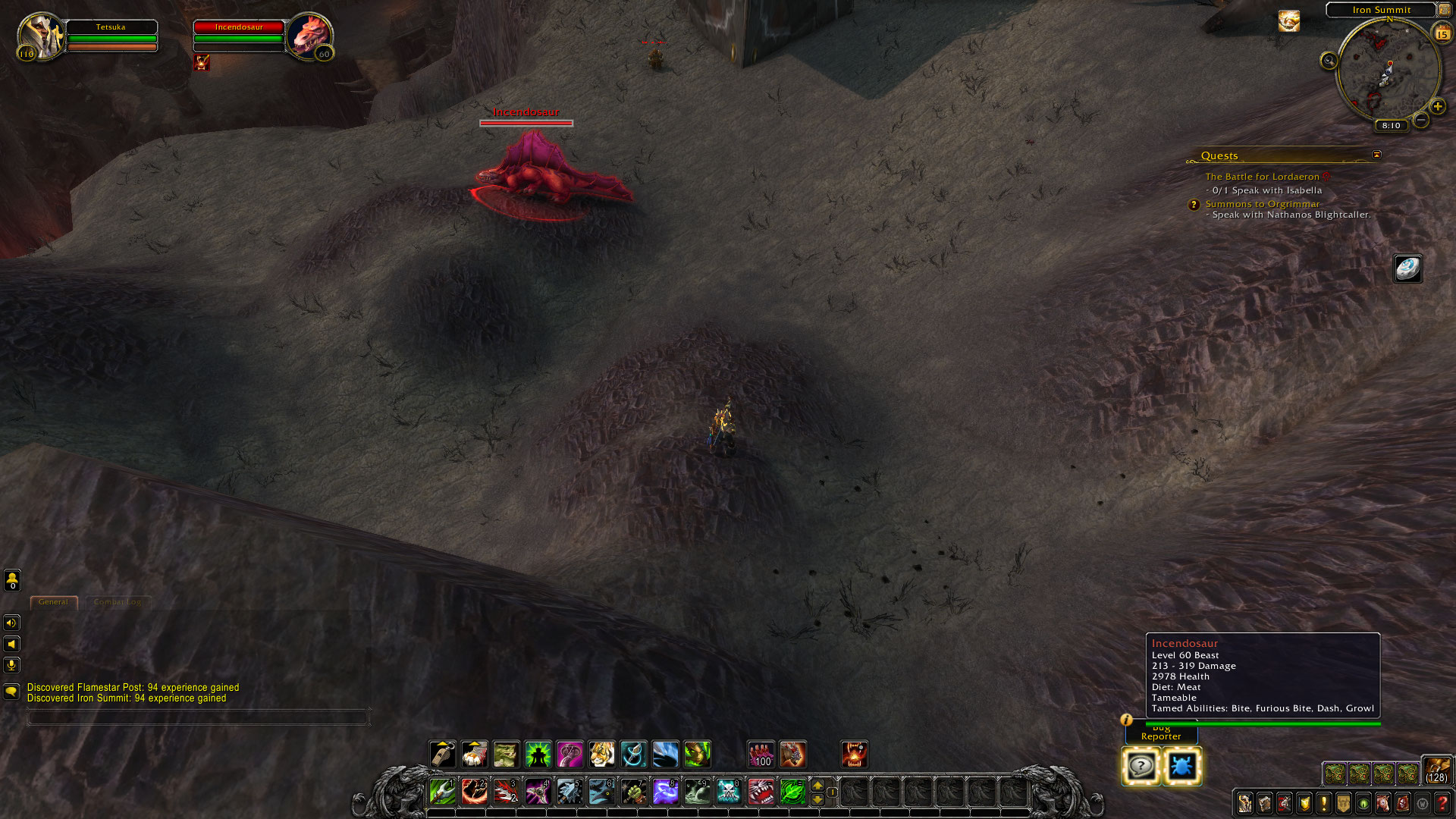This screenshot has height=819, width=1456.
Task: Collapse the Quests objective tracker
Action: 1376,155
